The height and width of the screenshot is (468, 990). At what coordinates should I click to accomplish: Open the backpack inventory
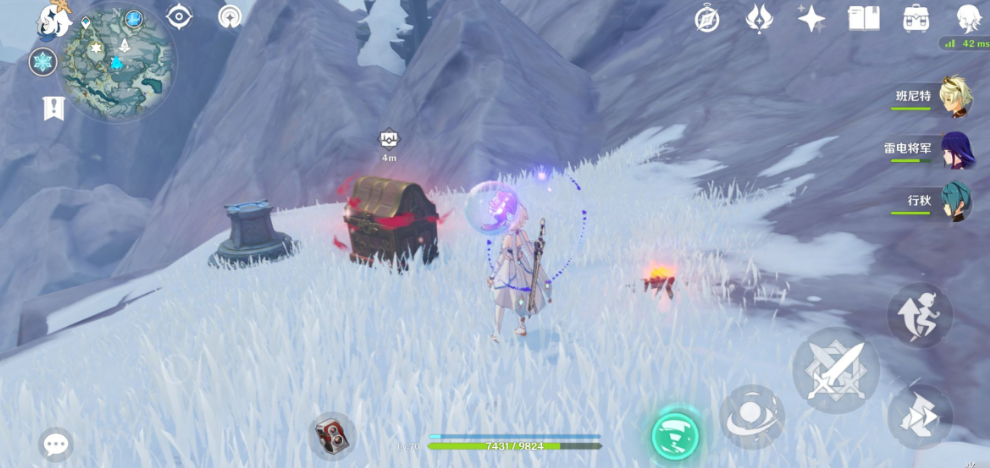click(x=915, y=18)
